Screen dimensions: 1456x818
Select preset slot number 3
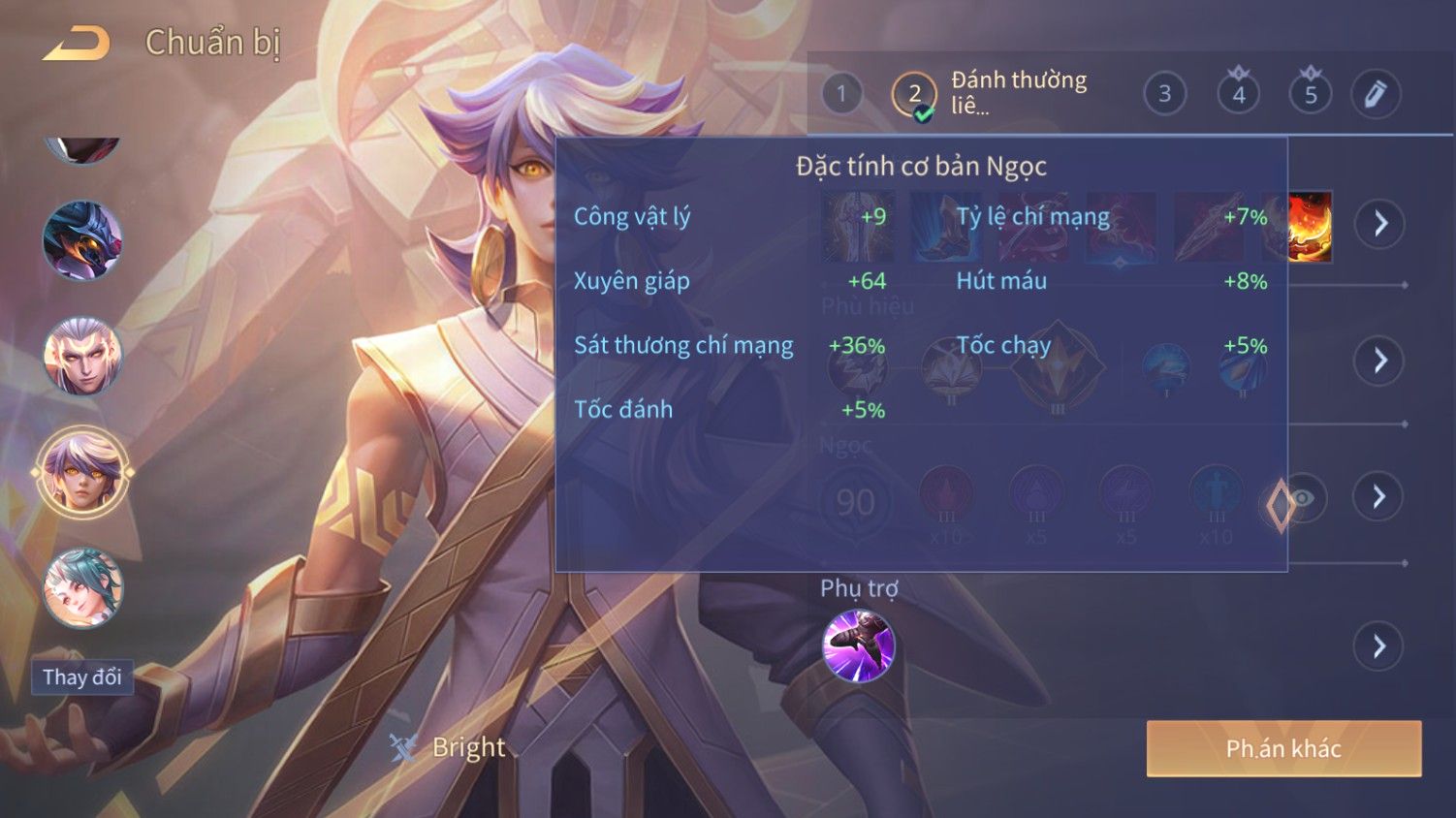tap(1164, 94)
